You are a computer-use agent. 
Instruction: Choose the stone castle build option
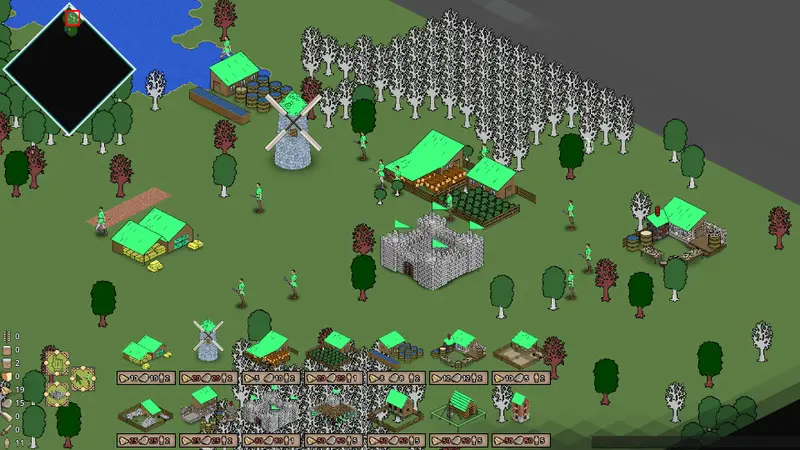pyautogui.click(x=268, y=410)
